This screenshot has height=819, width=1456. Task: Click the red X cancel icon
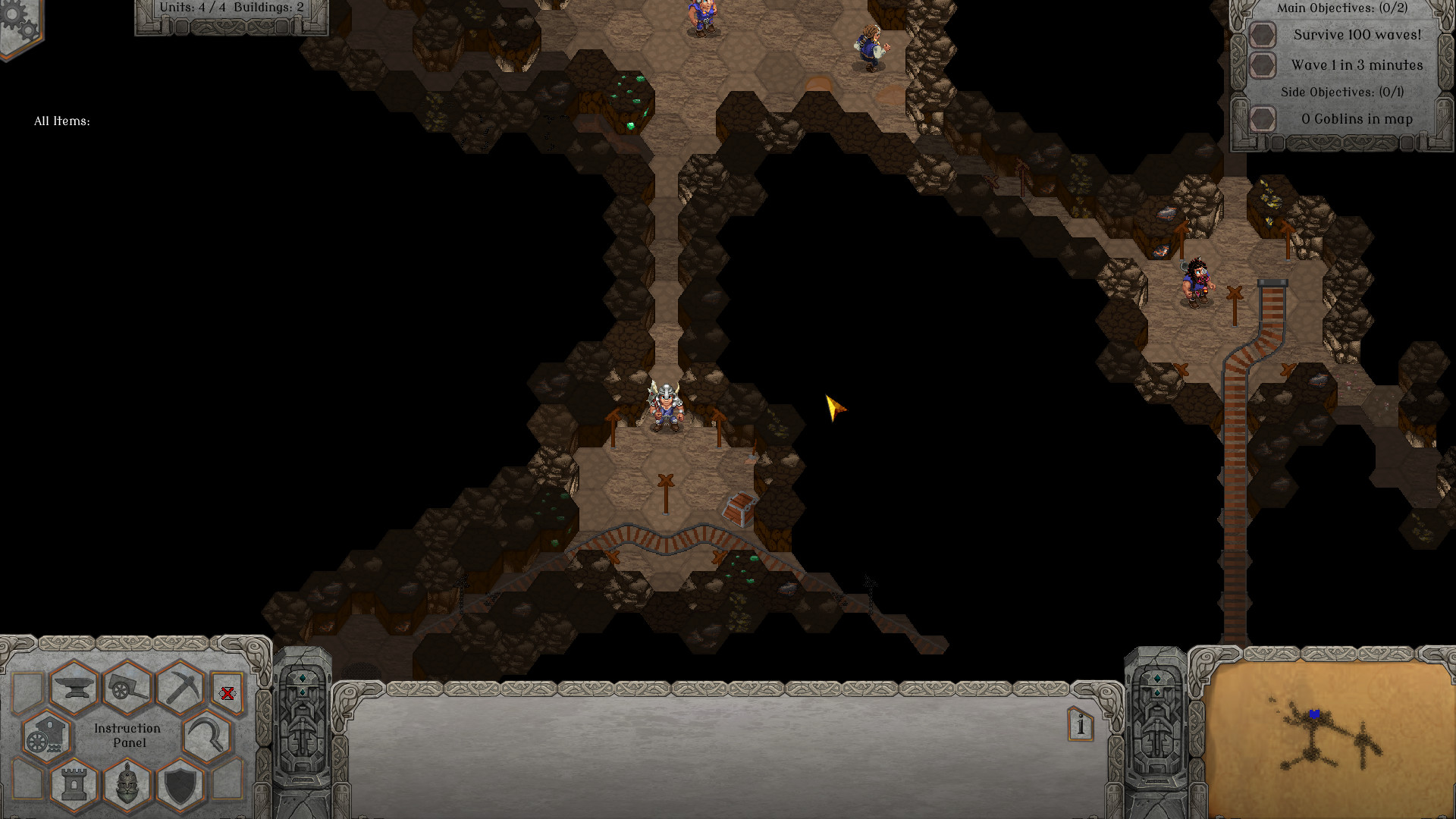pos(227,692)
